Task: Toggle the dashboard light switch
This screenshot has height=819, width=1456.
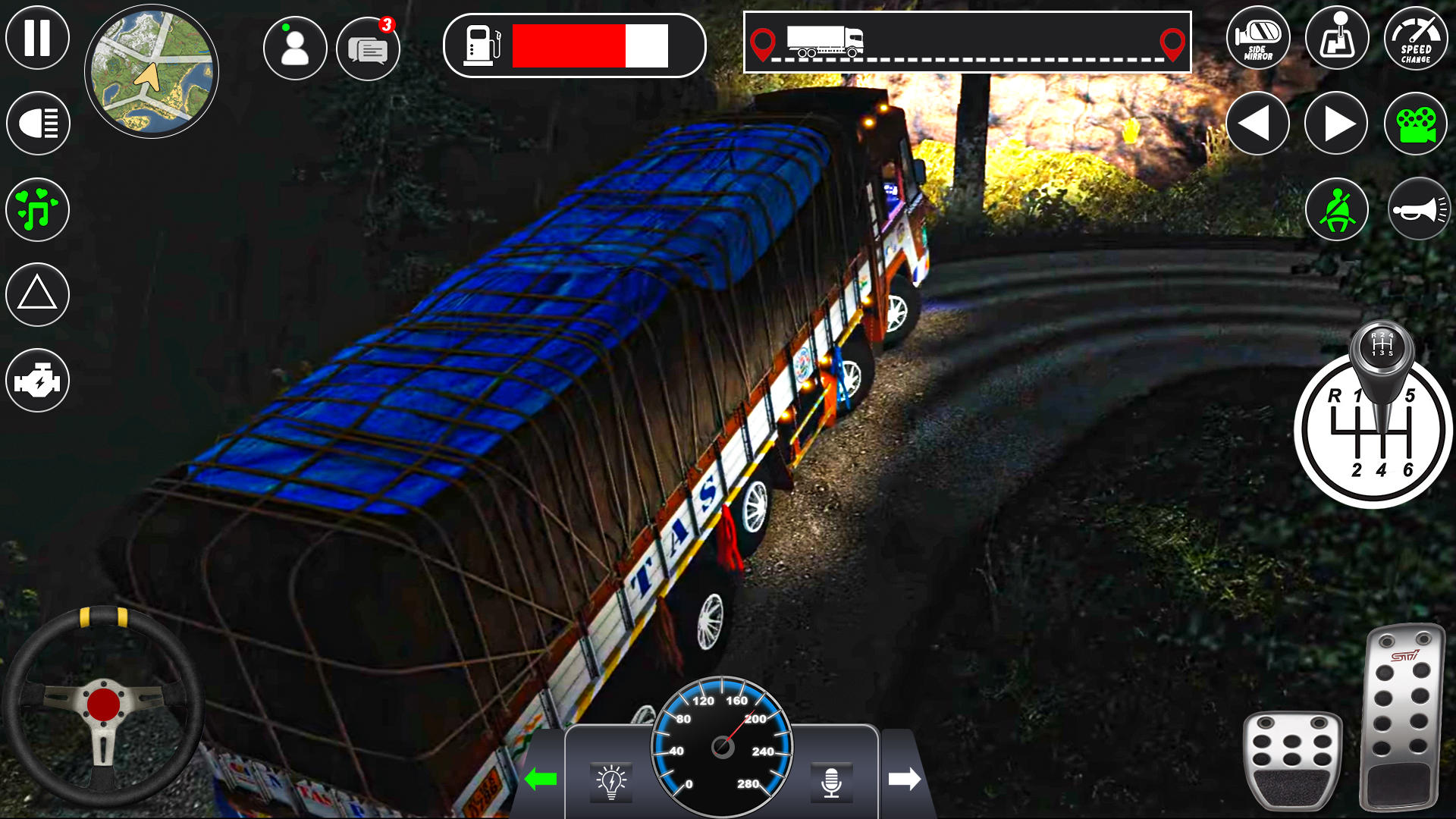Action: (611, 780)
